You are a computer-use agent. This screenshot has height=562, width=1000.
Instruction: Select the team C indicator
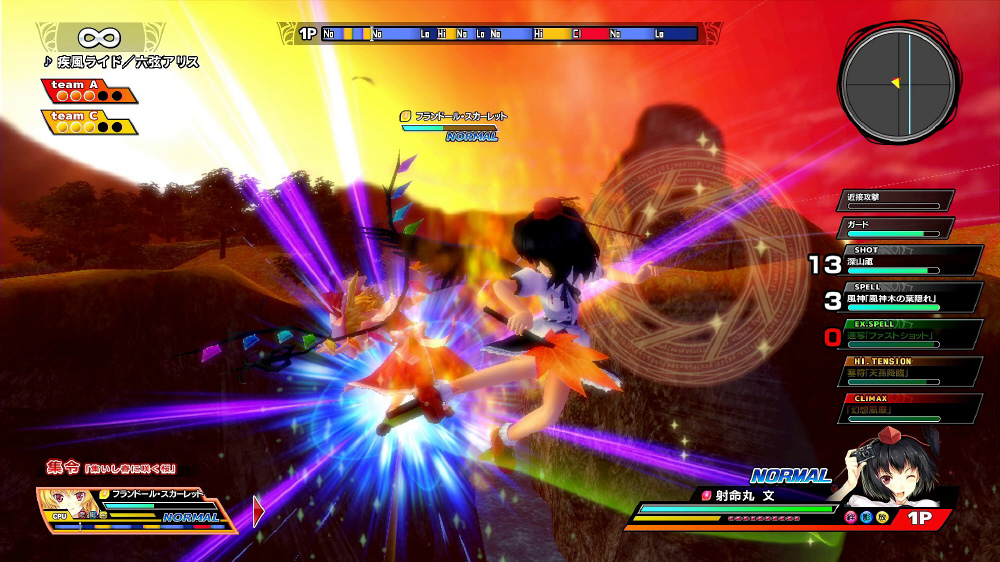(88, 122)
